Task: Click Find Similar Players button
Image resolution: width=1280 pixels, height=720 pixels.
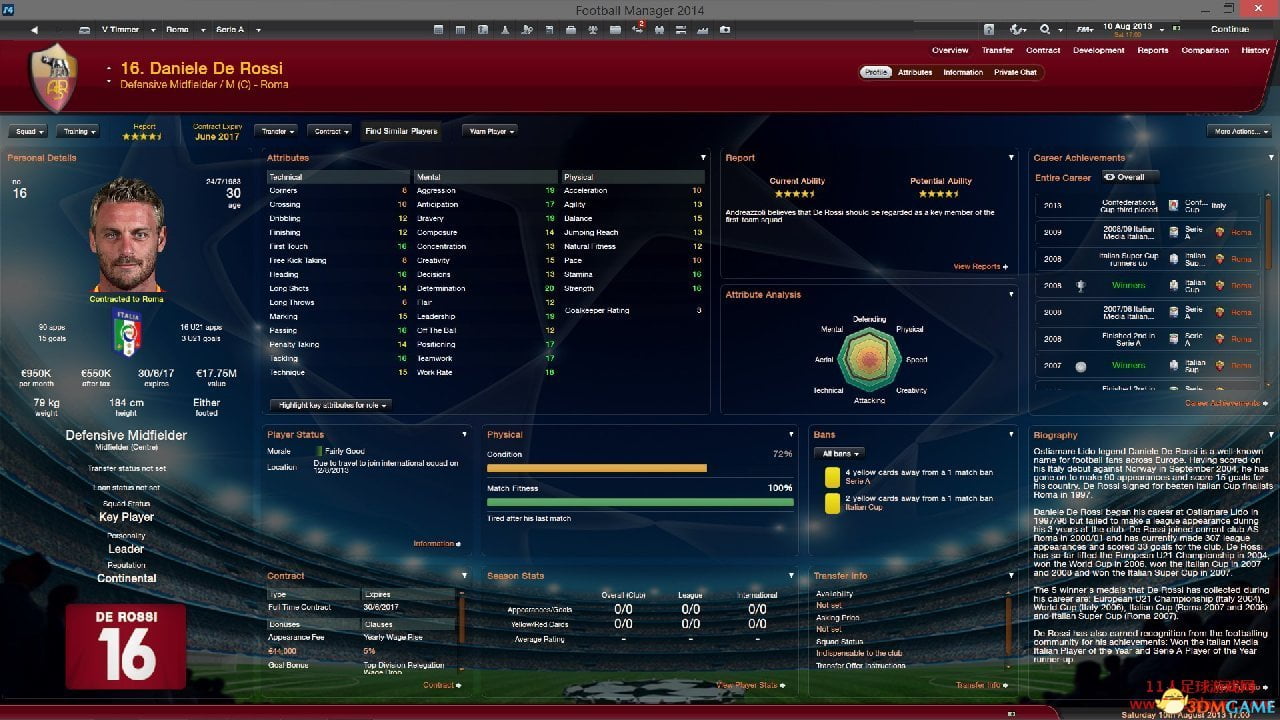Action: click(x=401, y=131)
